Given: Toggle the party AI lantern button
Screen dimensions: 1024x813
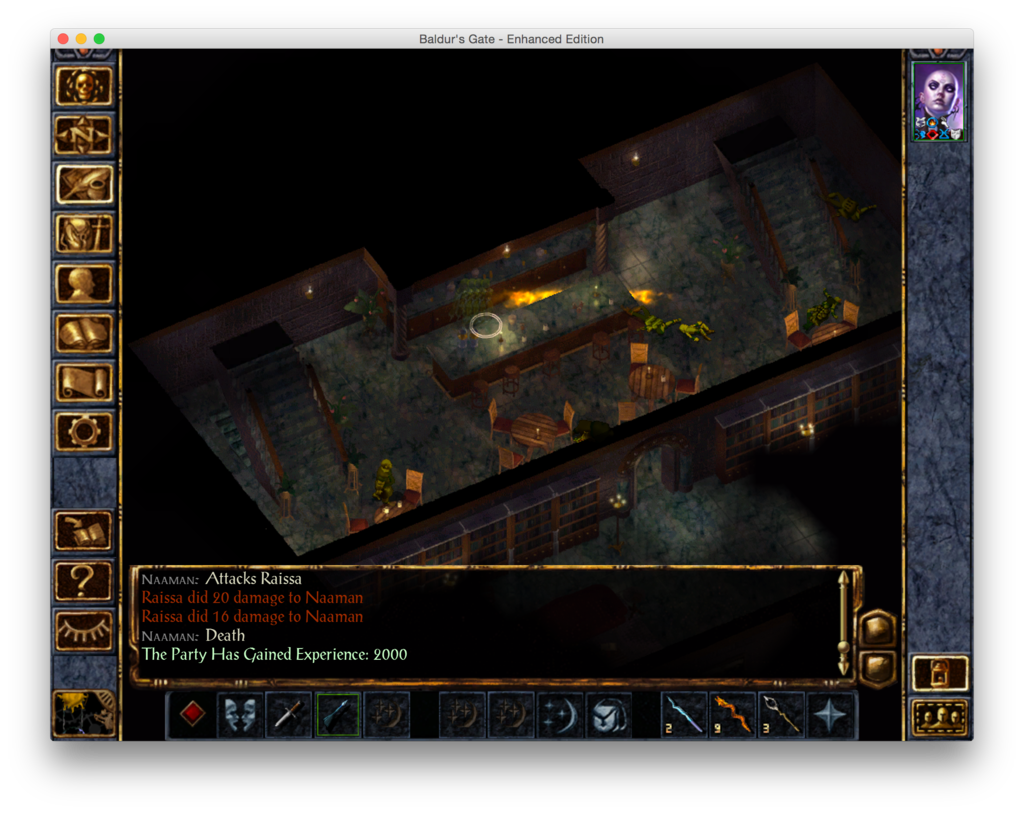Looking at the screenshot, I should click(940, 673).
